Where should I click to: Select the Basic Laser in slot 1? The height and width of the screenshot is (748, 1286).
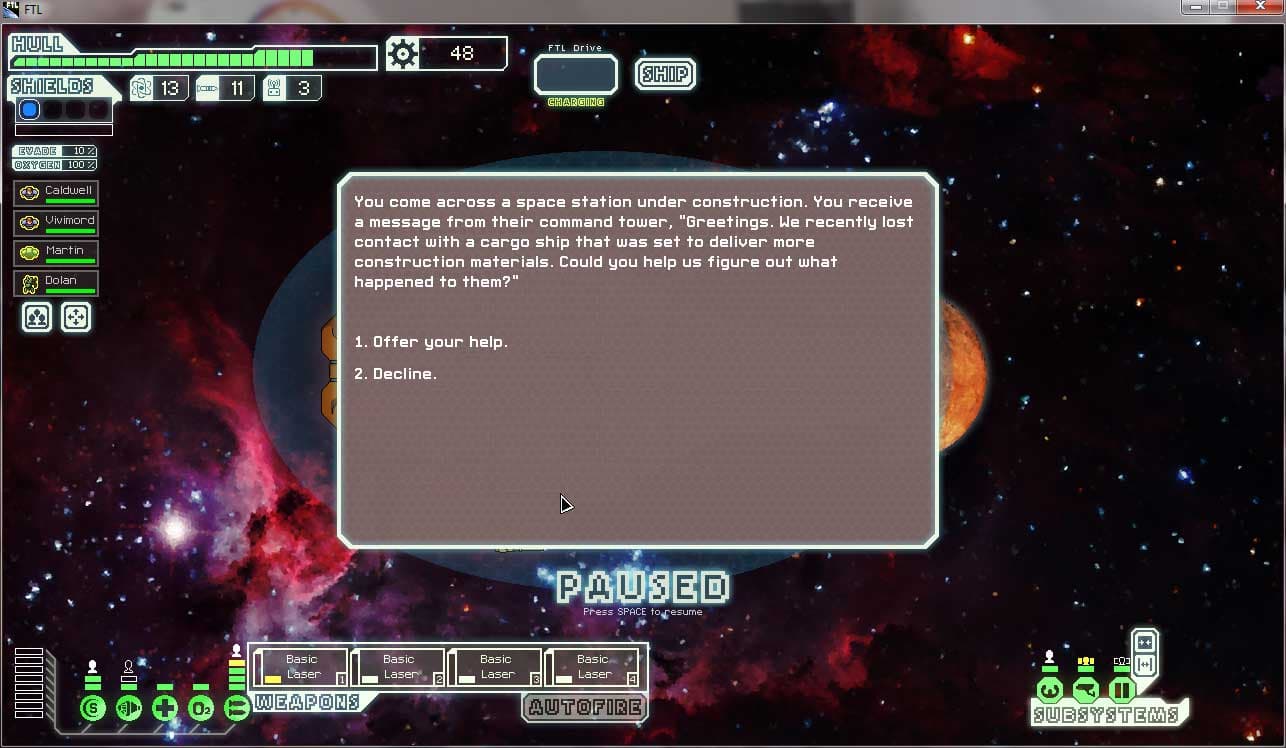tap(301, 667)
